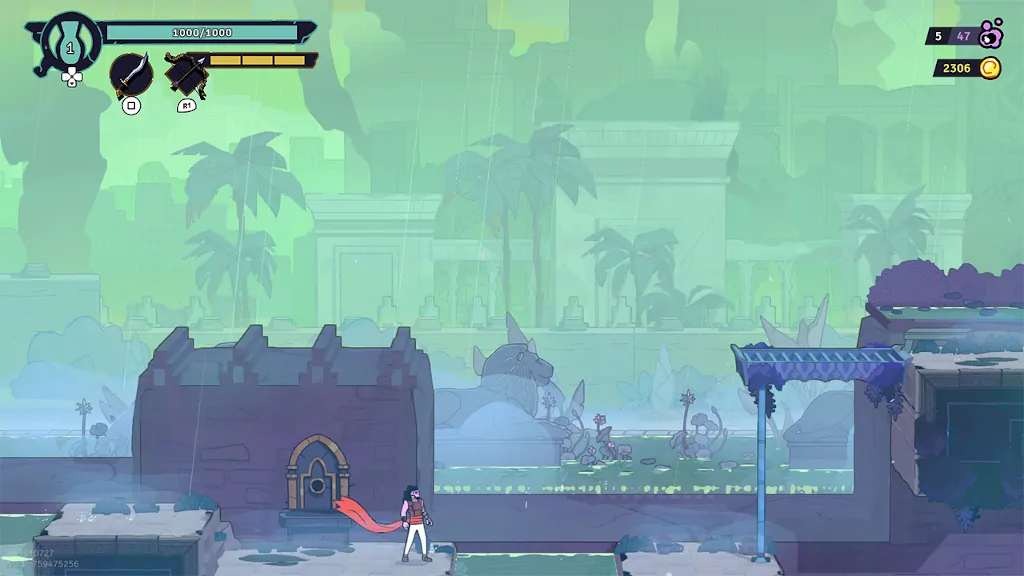Click the gold coin currency icon
This screenshot has height=576, width=1024.
point(989,68)
